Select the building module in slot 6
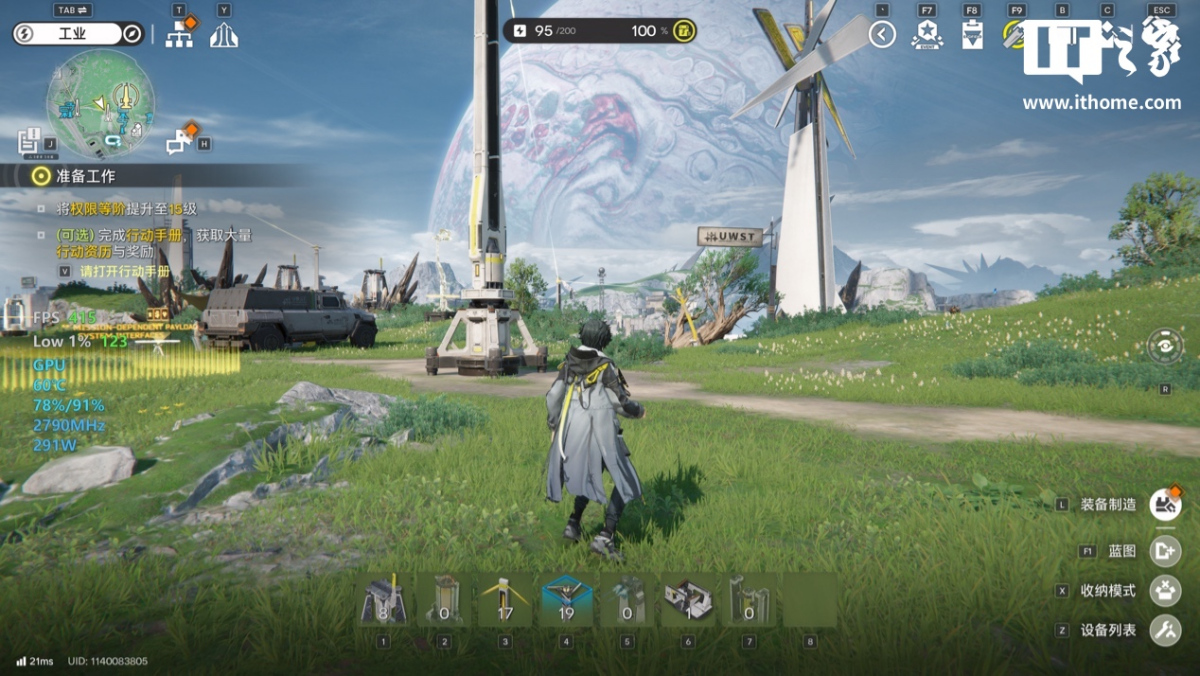The height and width of the screenshot is (676, 1200). click(x=688, y=602)
